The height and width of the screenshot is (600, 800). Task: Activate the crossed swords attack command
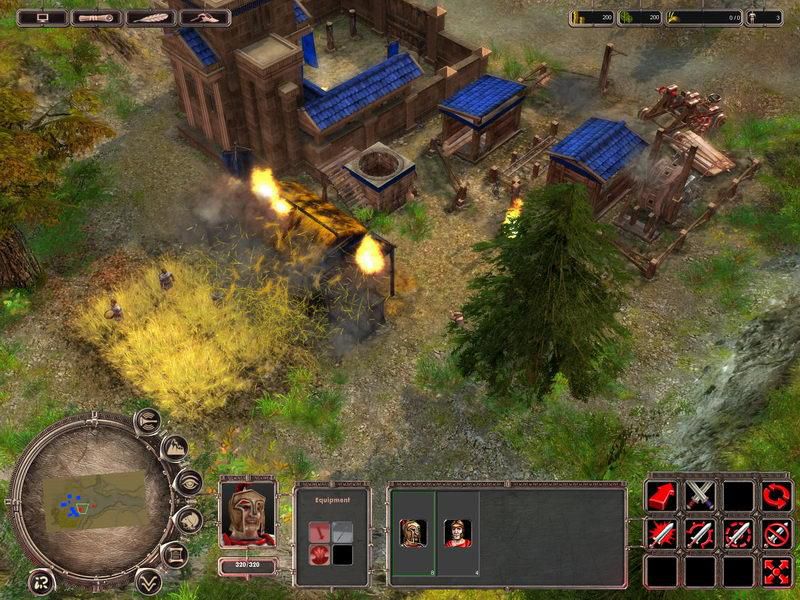pos(699,495)
